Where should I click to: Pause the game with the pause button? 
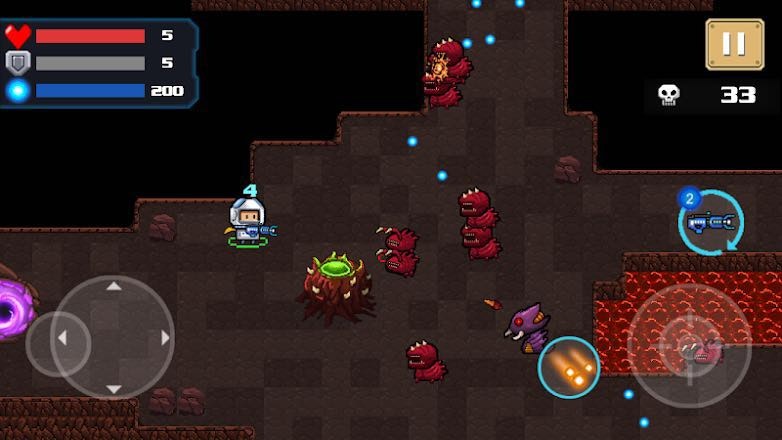point(734,44)
